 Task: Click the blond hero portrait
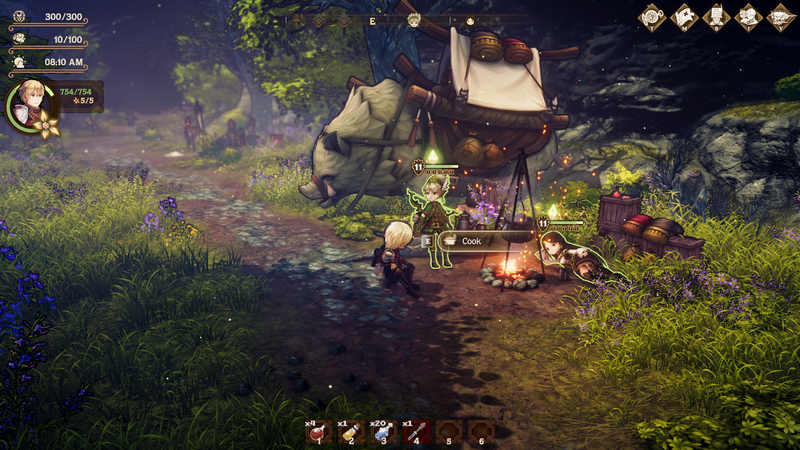click(x=30, y=103)
